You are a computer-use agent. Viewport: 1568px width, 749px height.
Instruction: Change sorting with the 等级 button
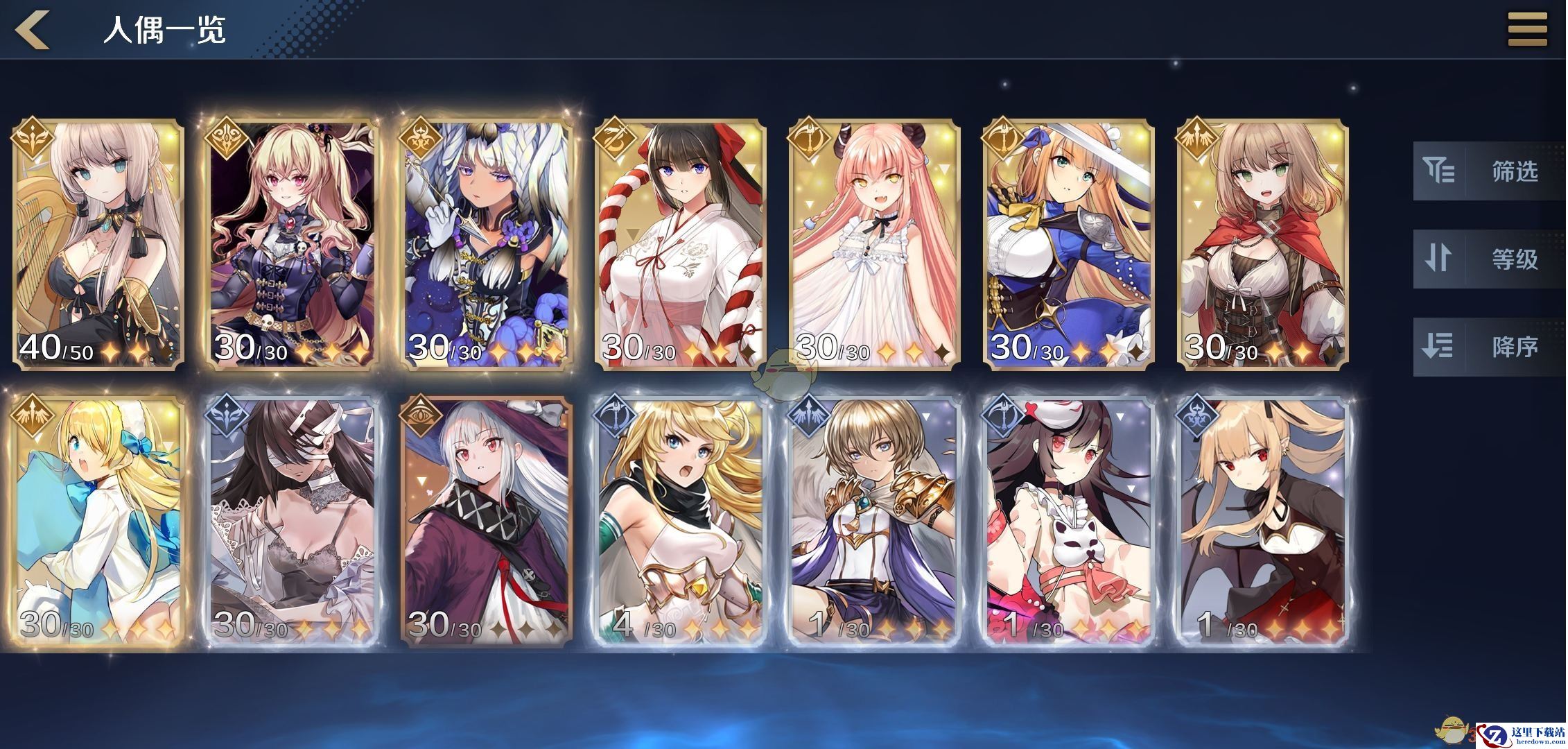(1488, 259)
